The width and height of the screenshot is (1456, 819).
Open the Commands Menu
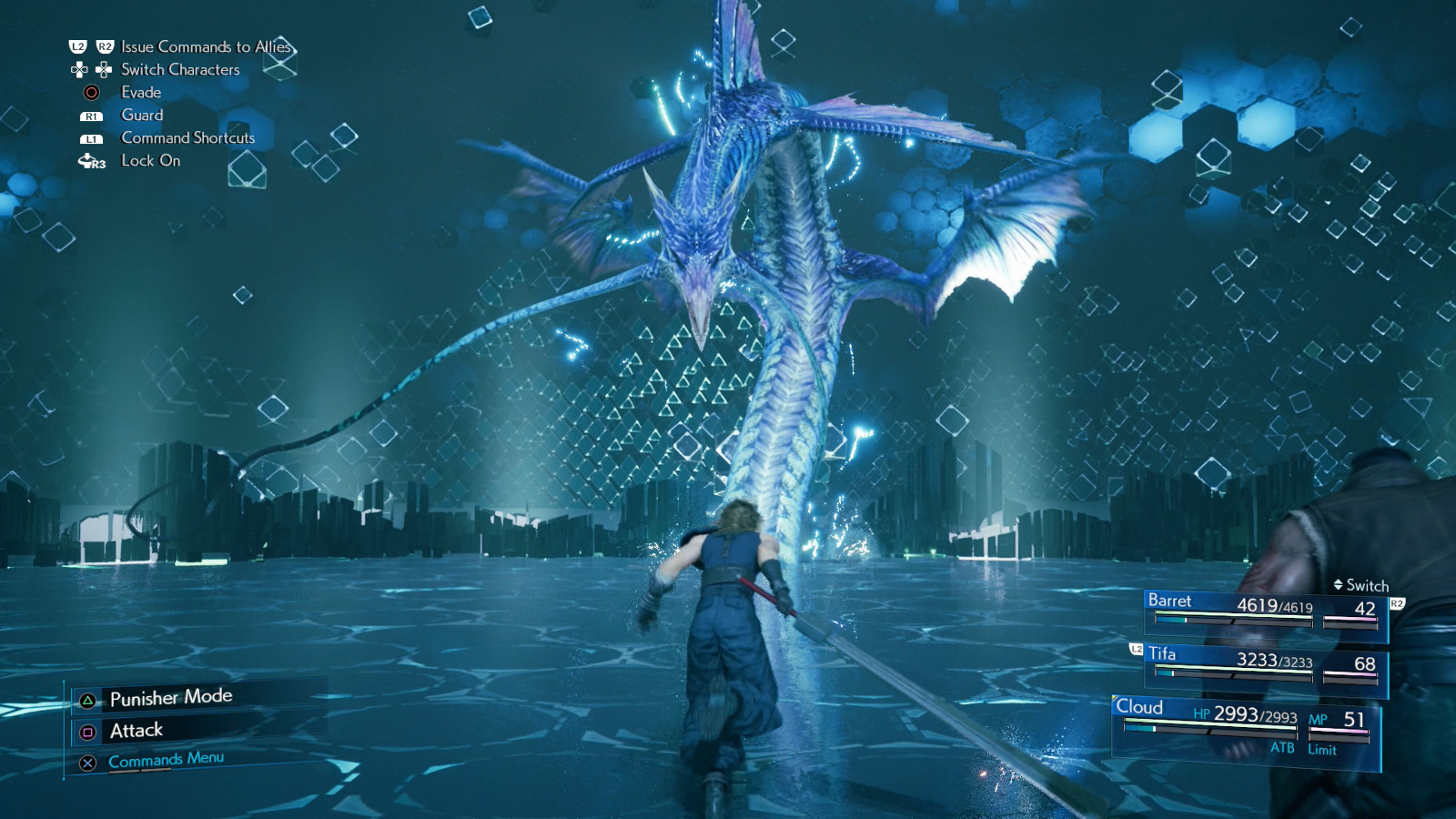click(x=164, y=756)
